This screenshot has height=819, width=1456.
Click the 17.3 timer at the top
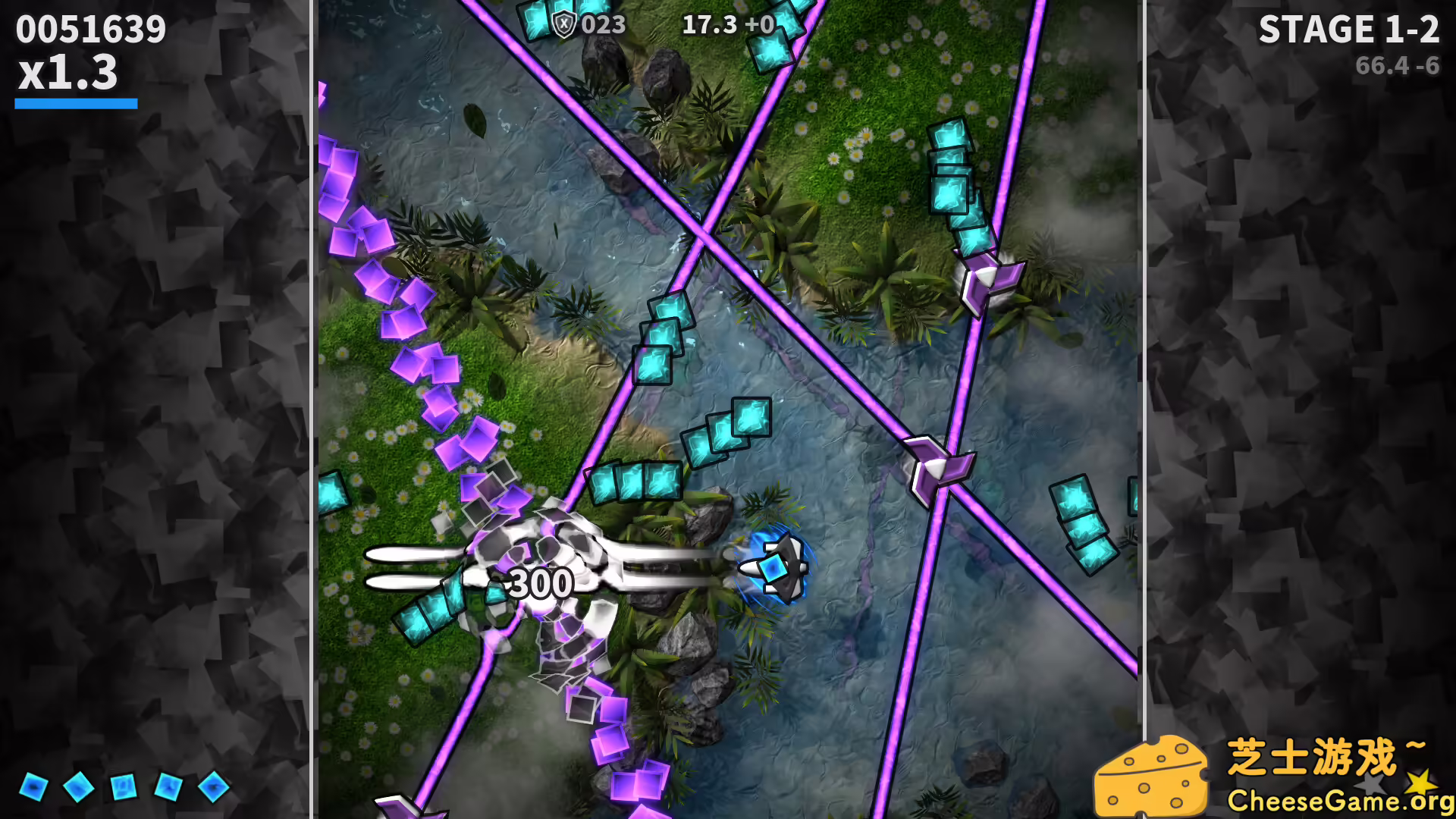[x=708, y=26]
